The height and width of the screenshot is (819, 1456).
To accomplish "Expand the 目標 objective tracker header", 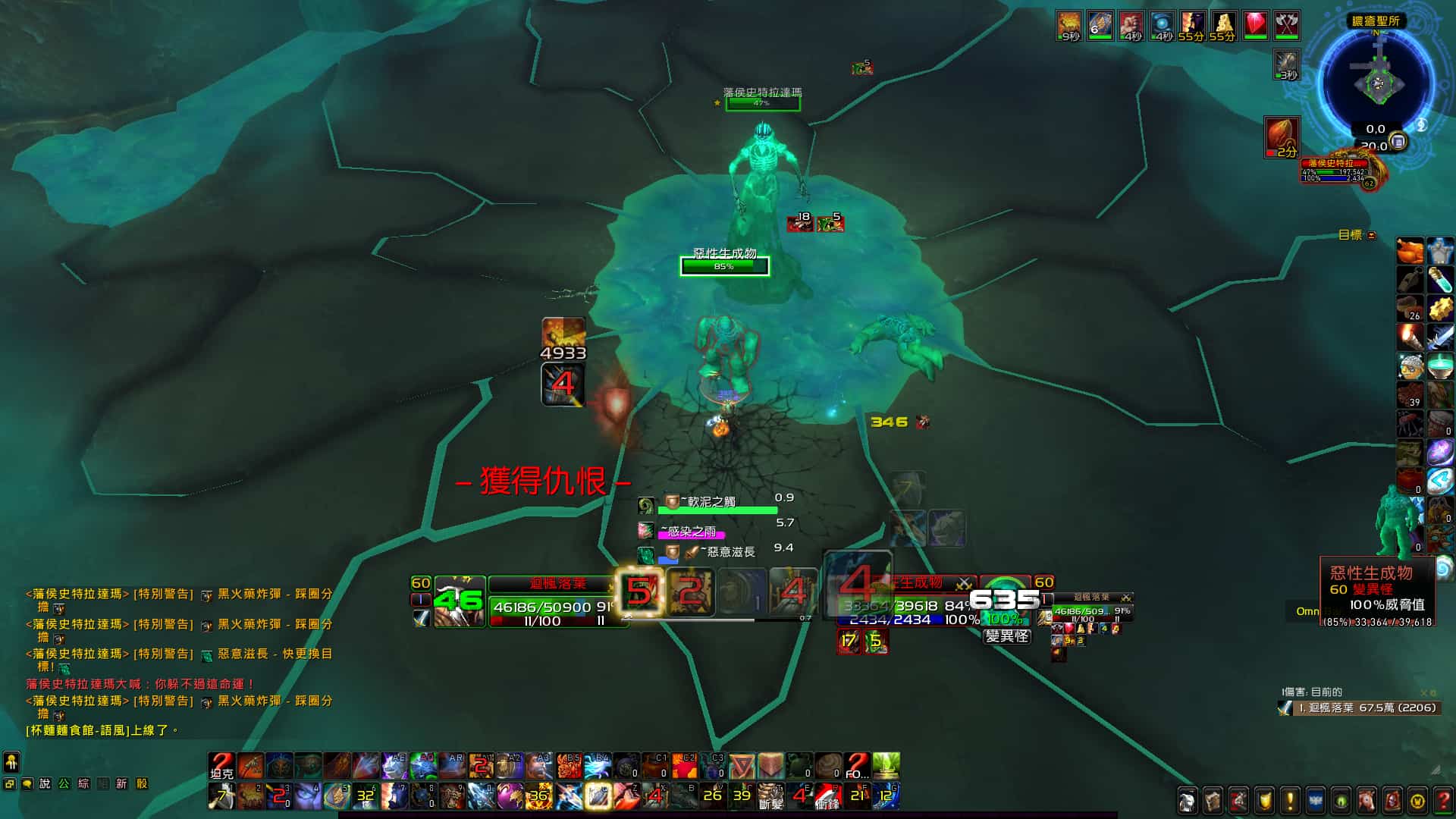I will (1351, 235).
